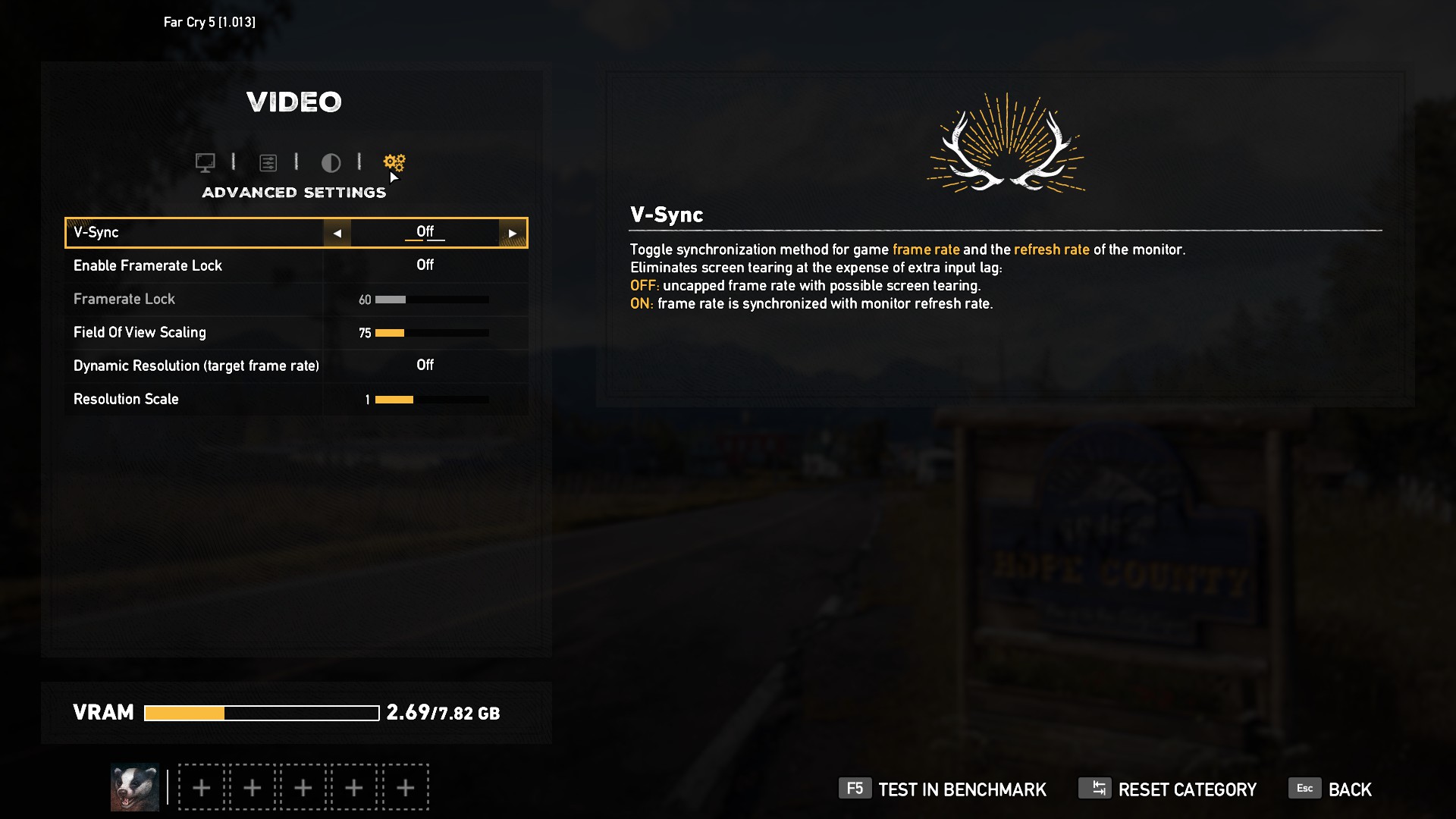
Task: Select the half-circle color tab
Action: (x=331, y=162)
